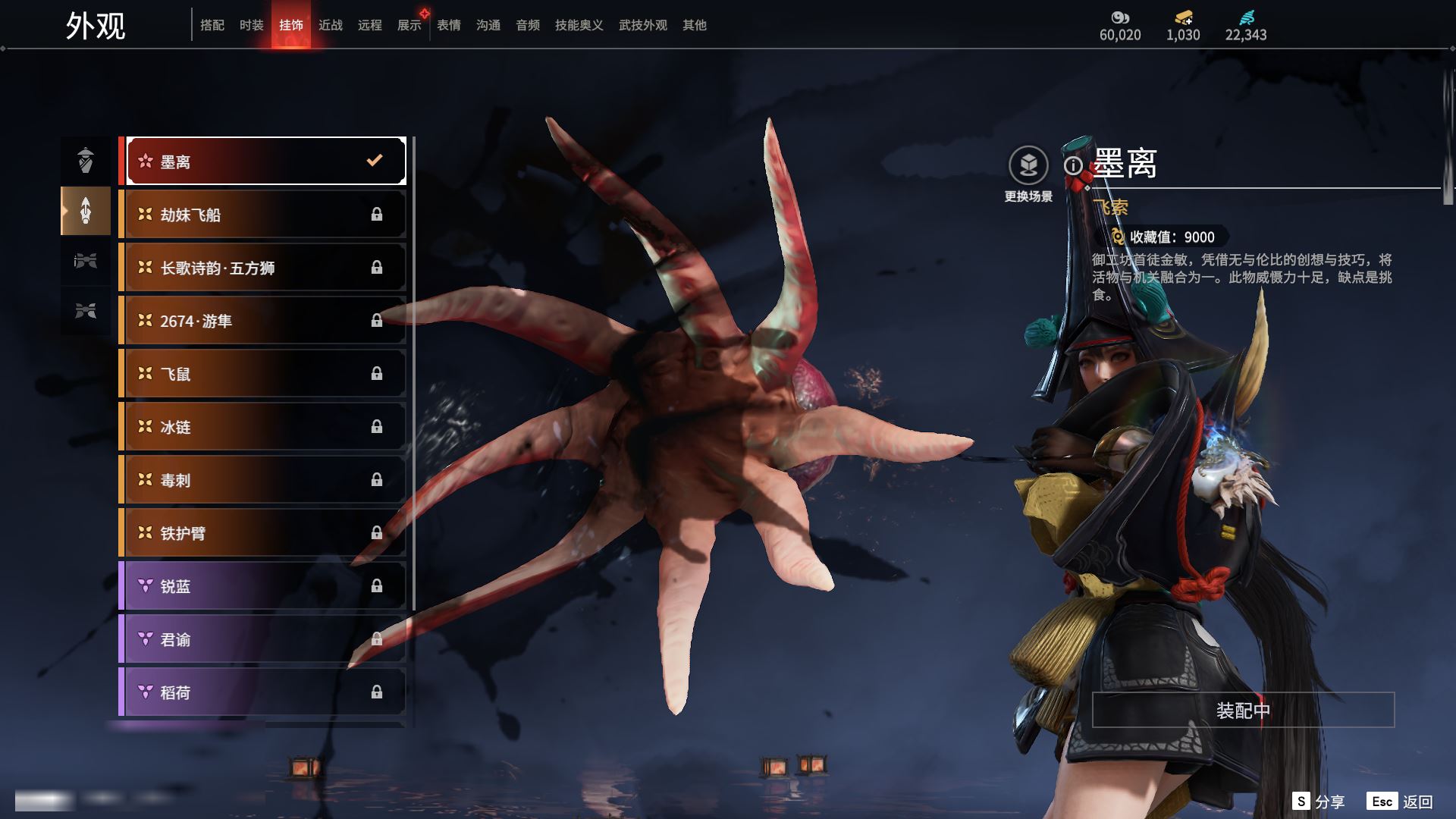The image size is (1456, 819).
Task: Select the hat-shaped category icon in sidebar
Action: click(x=86, y=160)
